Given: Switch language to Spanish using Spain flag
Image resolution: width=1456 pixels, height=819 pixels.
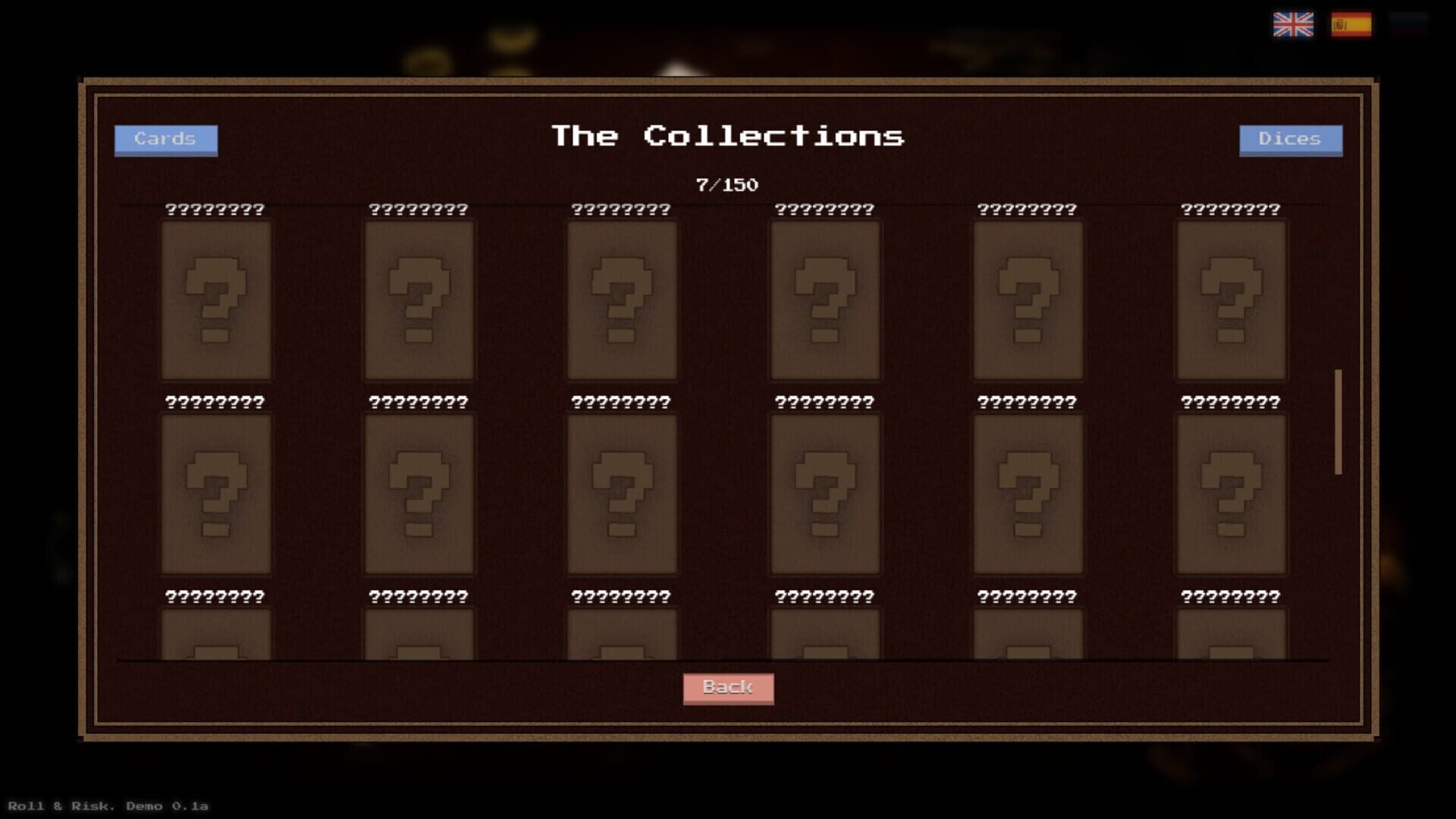Looking at the screenshot, I should click(x=1352, y=26).
